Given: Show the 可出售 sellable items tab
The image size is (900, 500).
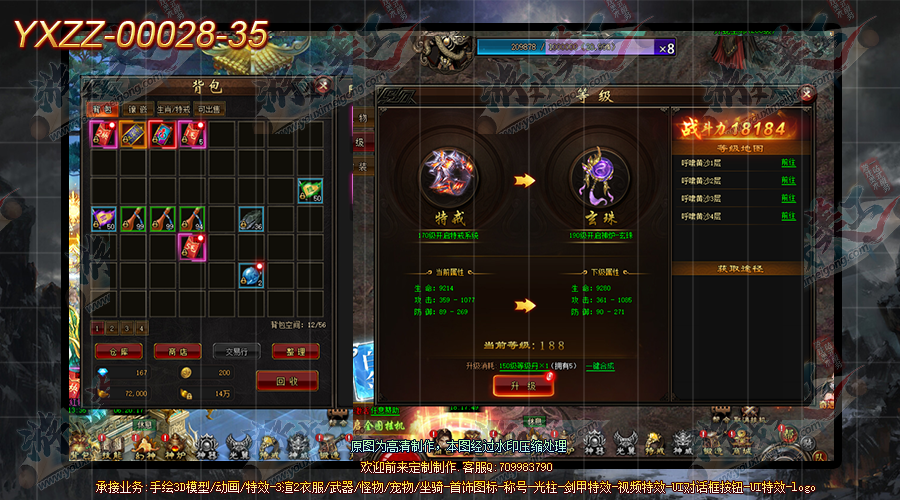Looking at the screenshot, I should click(x=211, y=109).
